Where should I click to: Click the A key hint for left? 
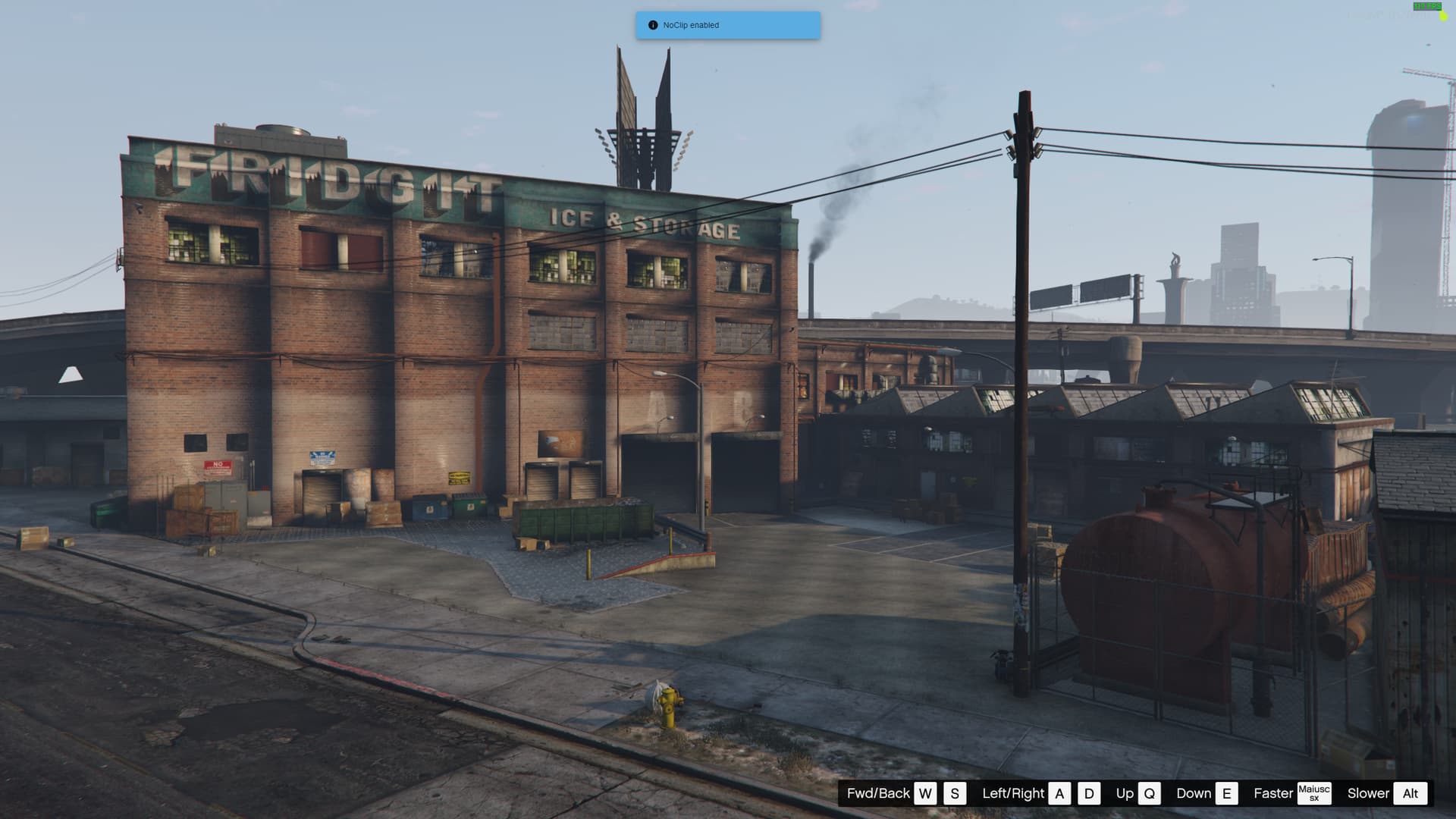click(1059, 793)
